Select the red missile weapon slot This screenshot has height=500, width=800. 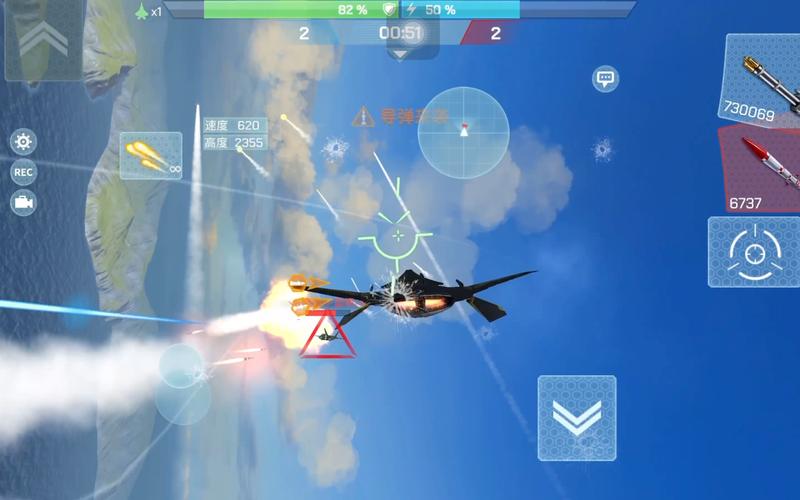pos(762,170)
